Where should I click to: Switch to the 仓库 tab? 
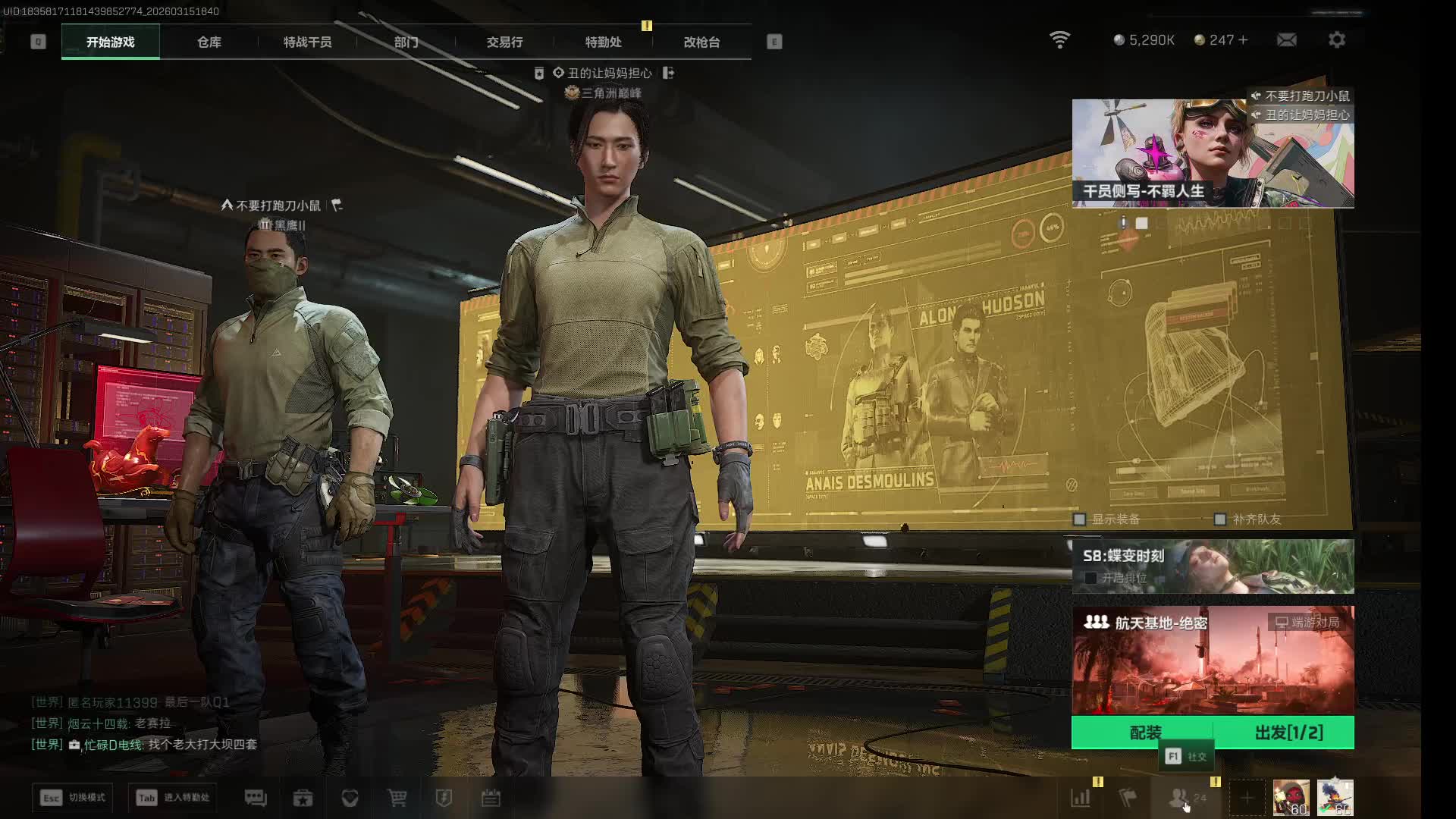[x=209, y=42]
